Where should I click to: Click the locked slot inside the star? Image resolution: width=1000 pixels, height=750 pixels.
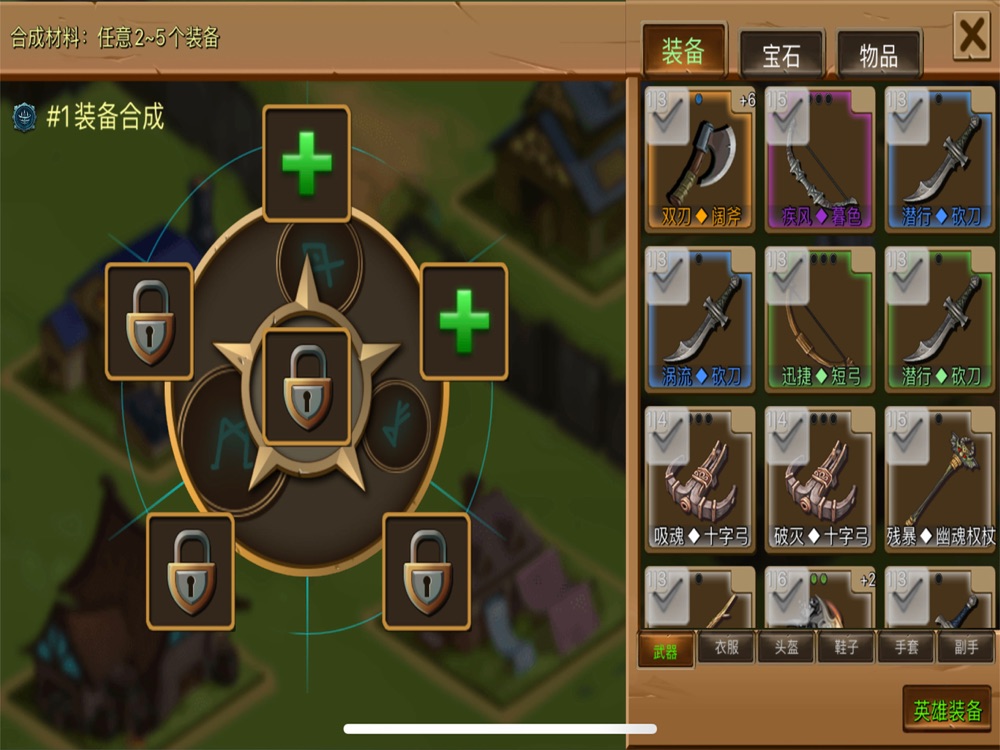(306, 387)
